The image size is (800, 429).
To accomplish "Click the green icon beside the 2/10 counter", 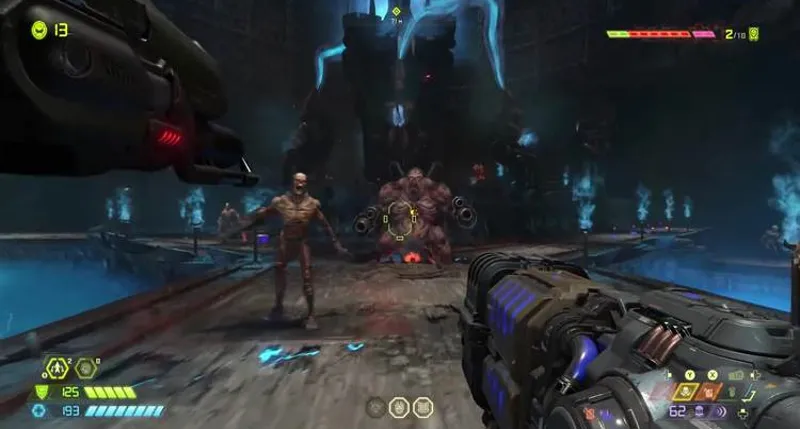I will (x=754, y=34).
